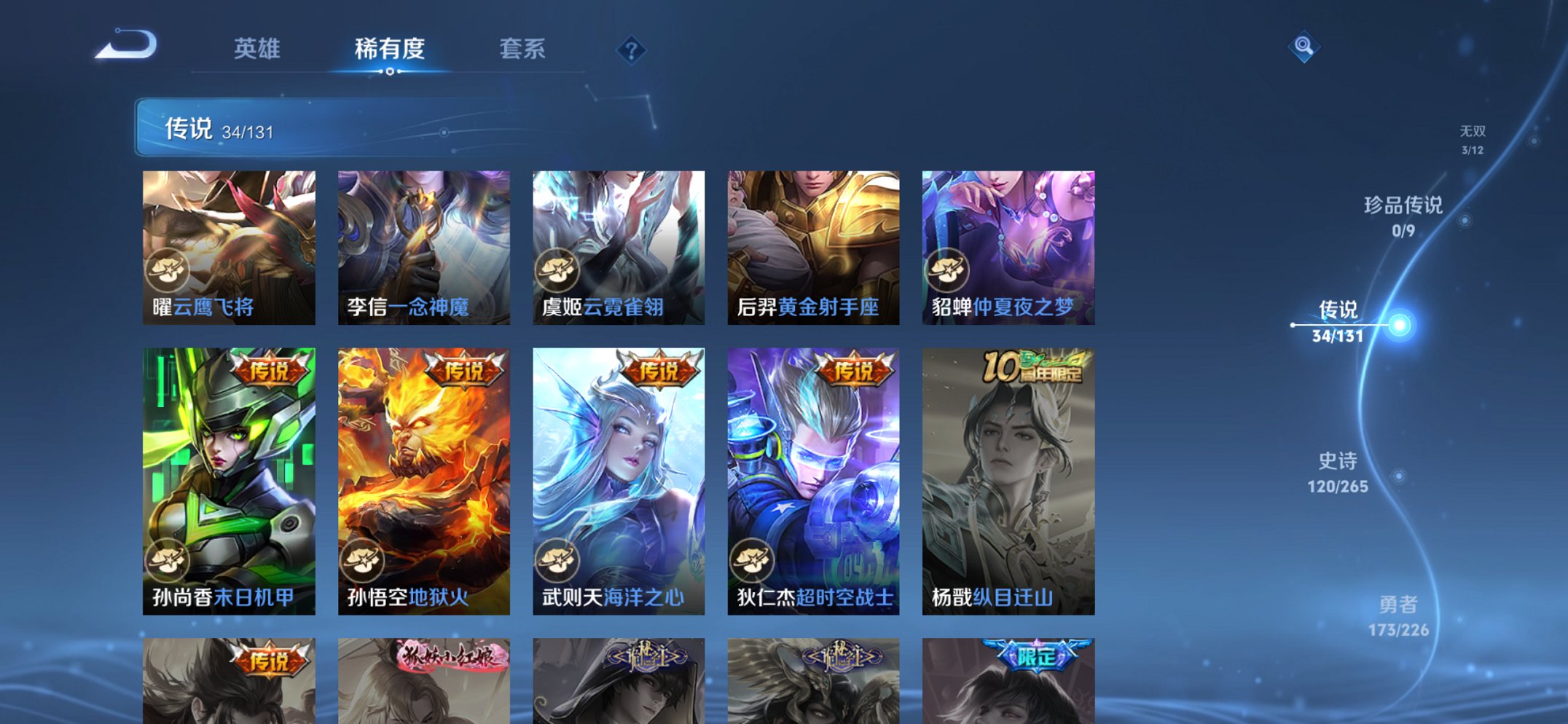Open the help question mark icon
1568x724 pixels.
pos(632,50)
